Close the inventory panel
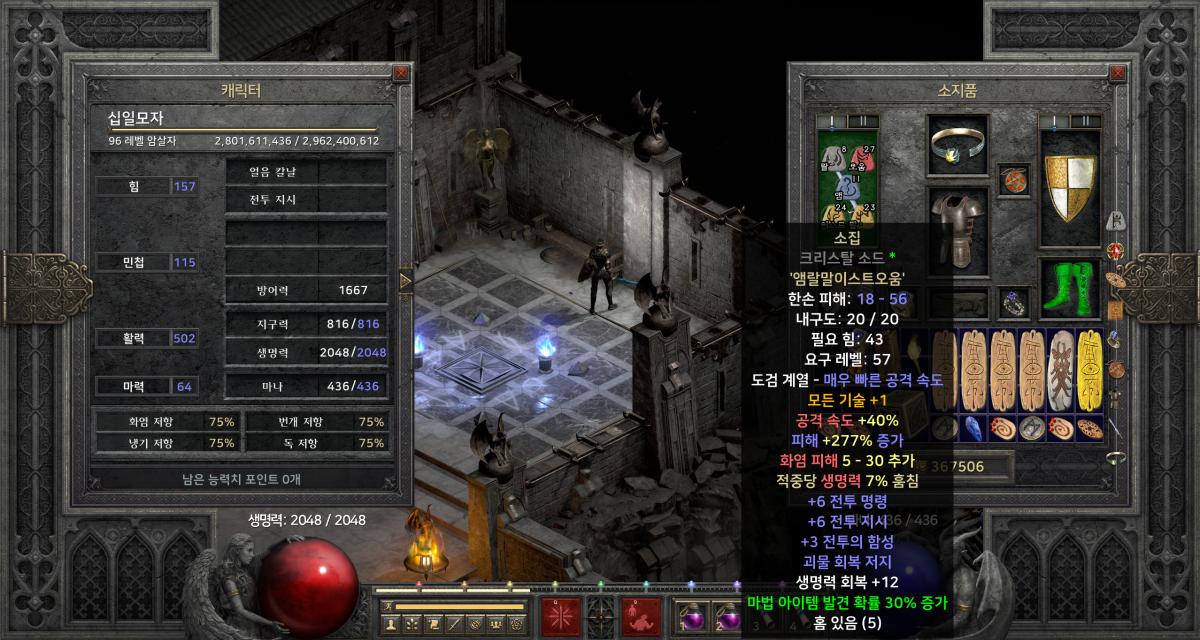Viewport: 1200px width, 640px height. pyautogui.click(x=1125, y=73)
